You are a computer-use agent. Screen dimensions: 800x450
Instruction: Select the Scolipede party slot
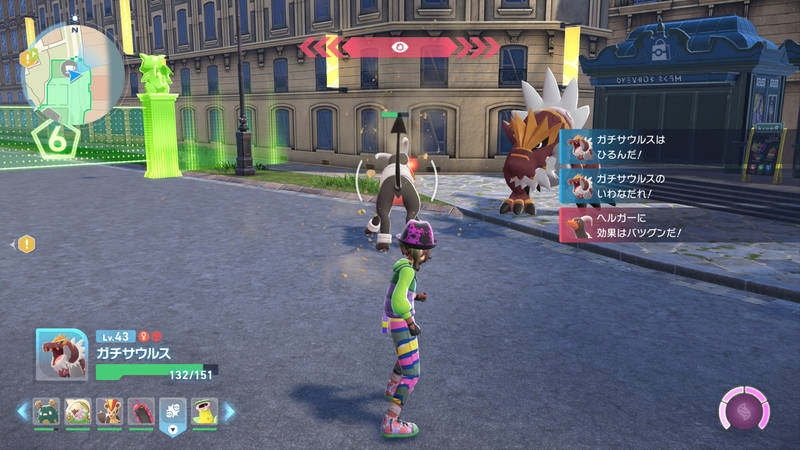pos(142,412)
